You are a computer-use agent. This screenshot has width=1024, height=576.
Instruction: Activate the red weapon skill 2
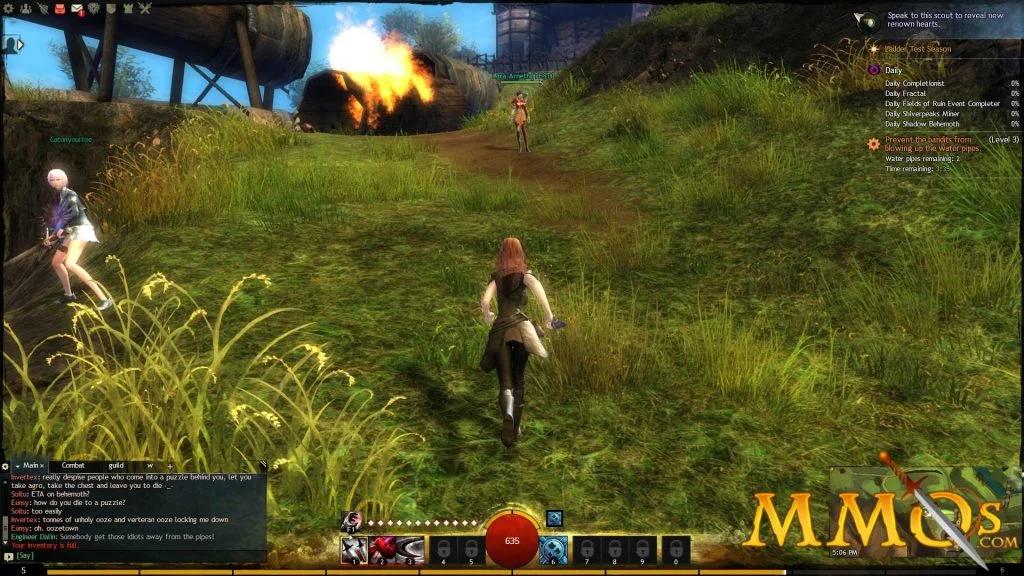tap(380, 550)
